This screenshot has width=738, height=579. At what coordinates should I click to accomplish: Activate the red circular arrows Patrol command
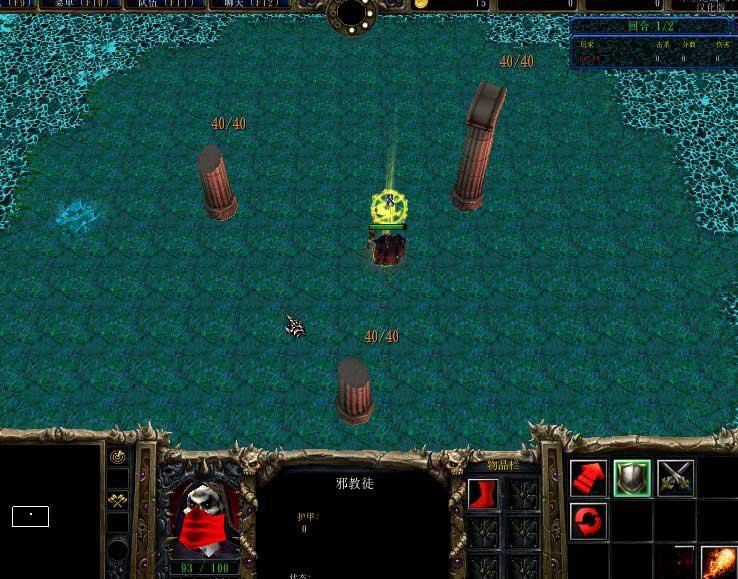[x=589, y=520]
